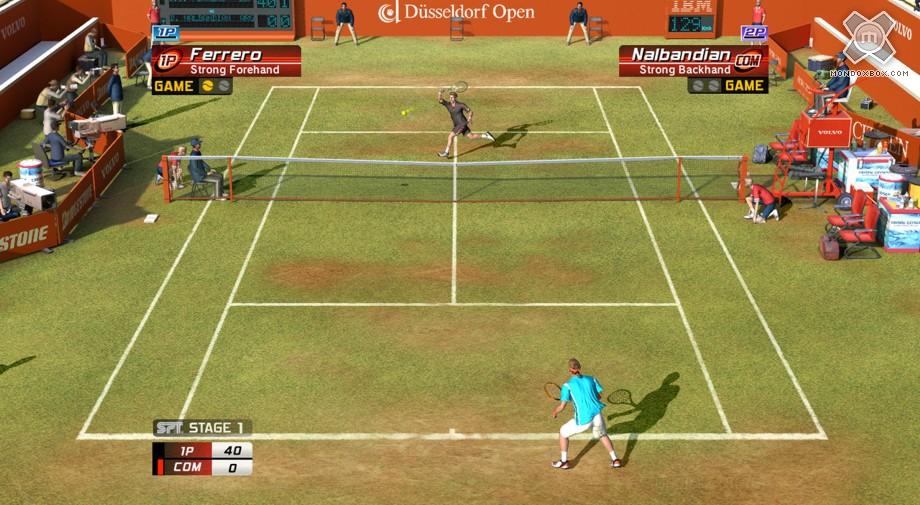Select the Nalbandian player name plate

pyautogui.click(x=692, y=60)
